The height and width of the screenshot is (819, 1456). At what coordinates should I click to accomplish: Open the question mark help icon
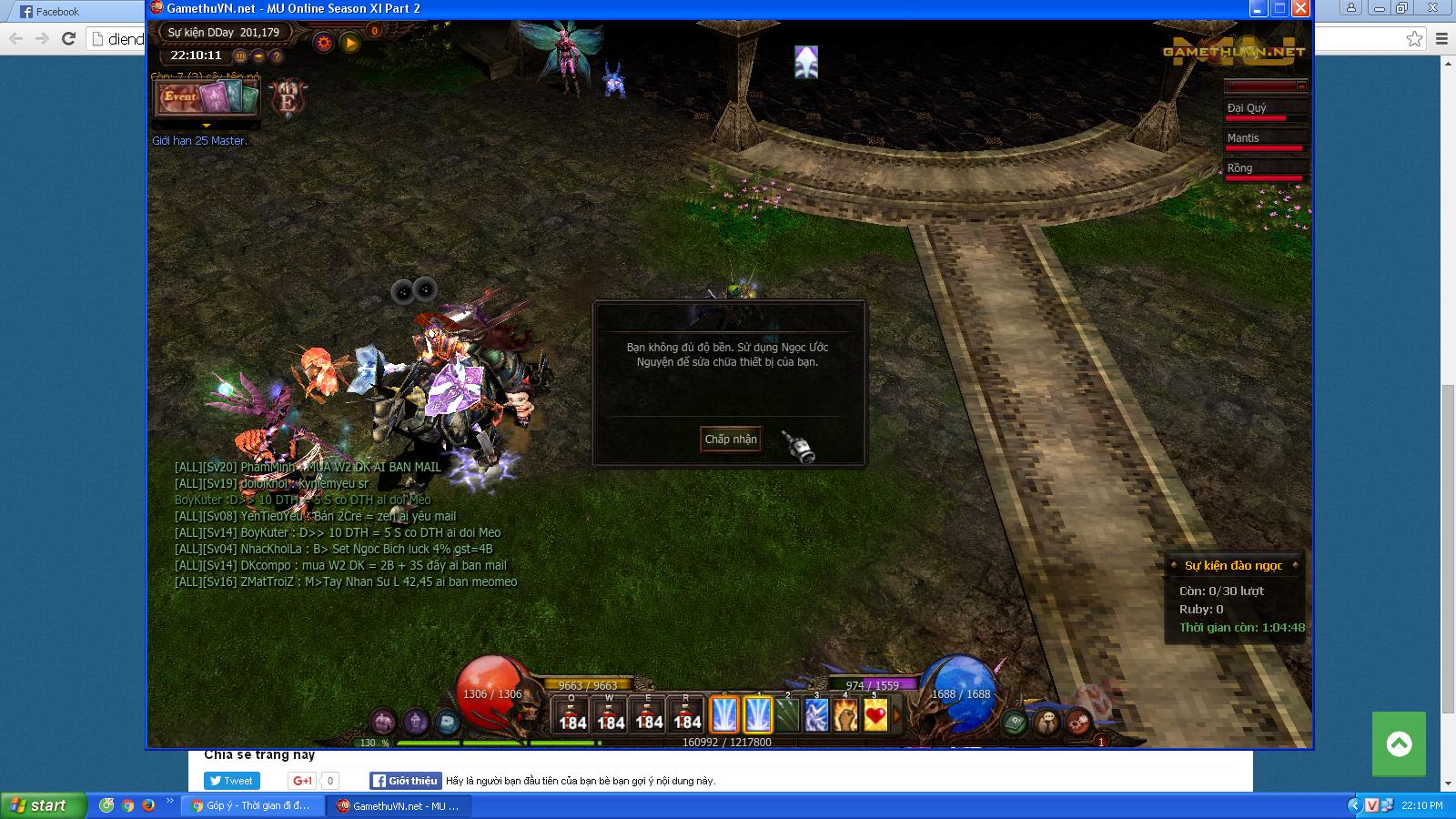click(277, 56)
